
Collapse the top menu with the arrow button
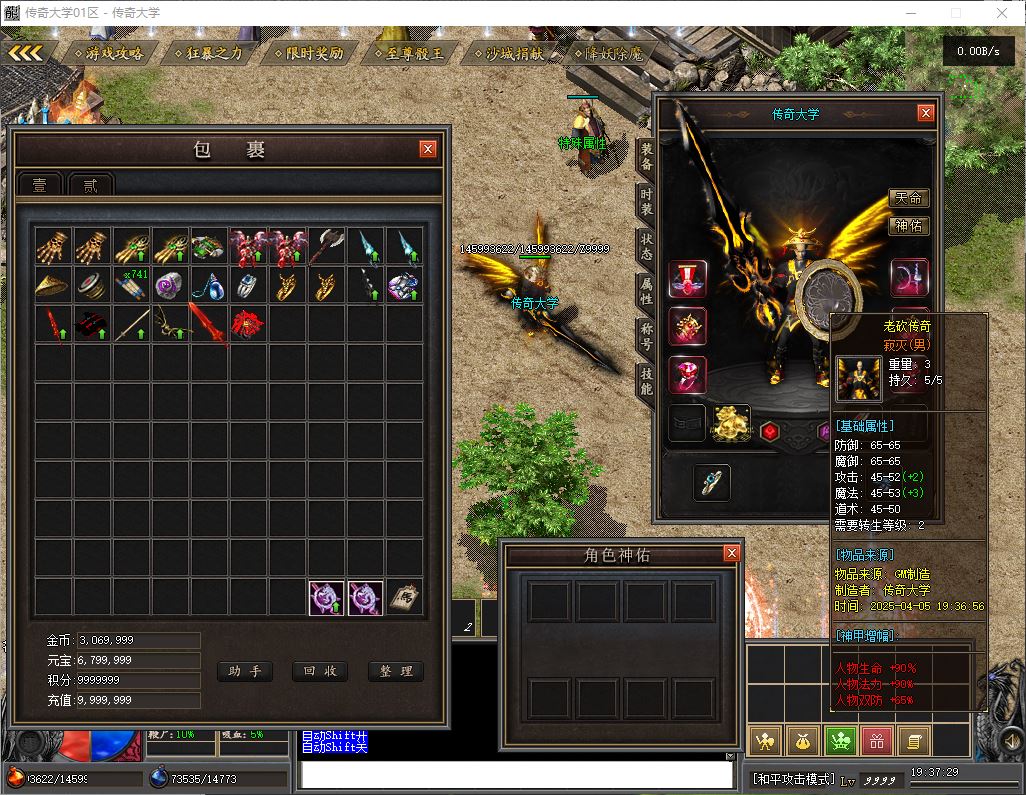click(x=26, y=53)
